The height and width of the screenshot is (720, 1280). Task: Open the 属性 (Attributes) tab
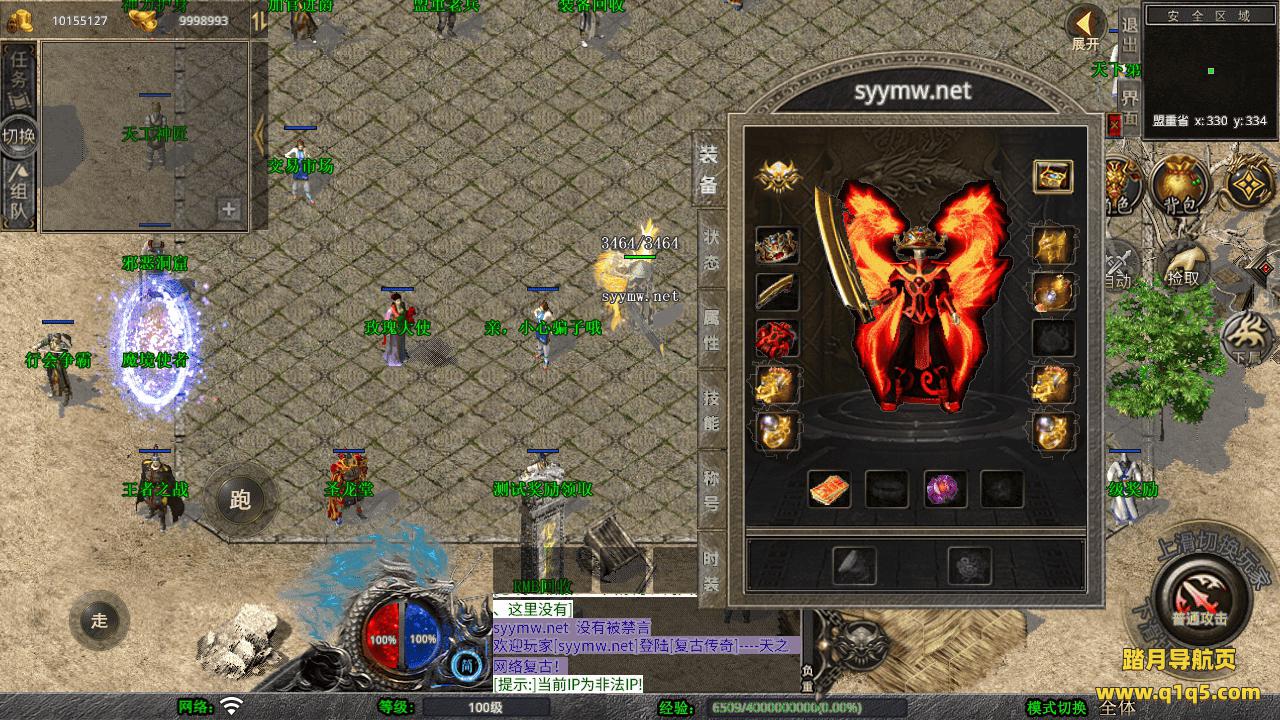(x=711, y=331)
